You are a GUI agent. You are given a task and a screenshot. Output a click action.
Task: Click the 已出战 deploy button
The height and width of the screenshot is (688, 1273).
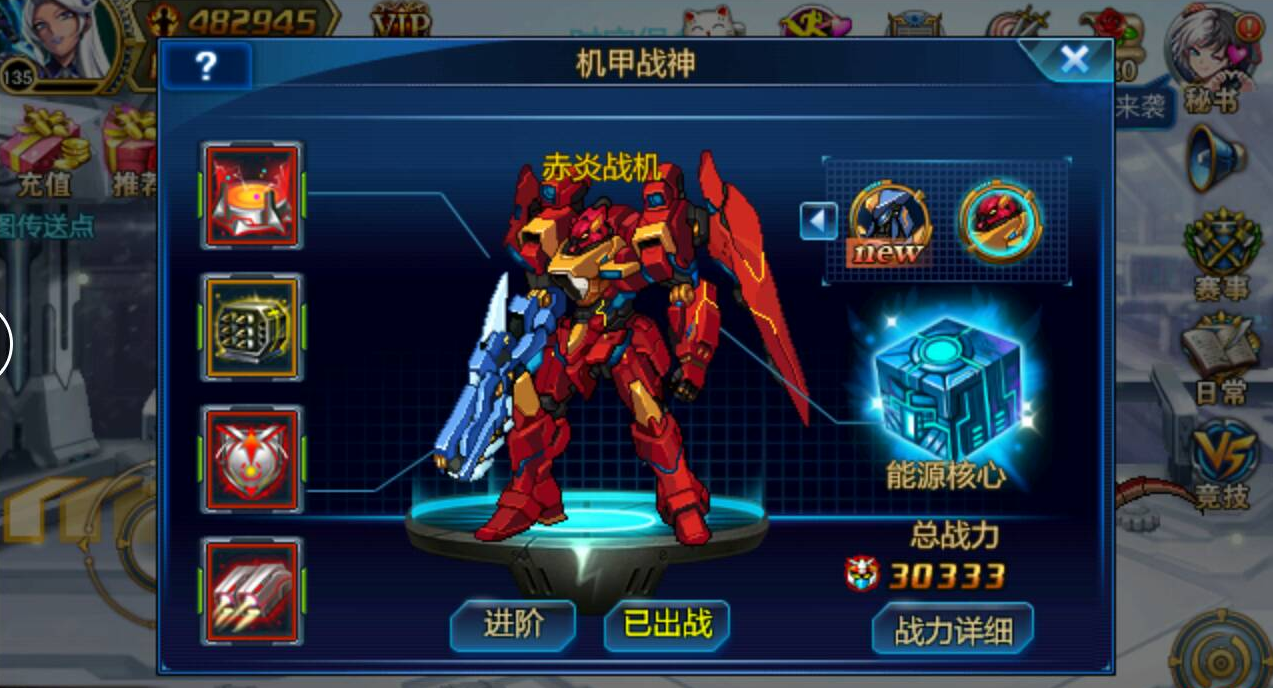click(x=667, y=625)
